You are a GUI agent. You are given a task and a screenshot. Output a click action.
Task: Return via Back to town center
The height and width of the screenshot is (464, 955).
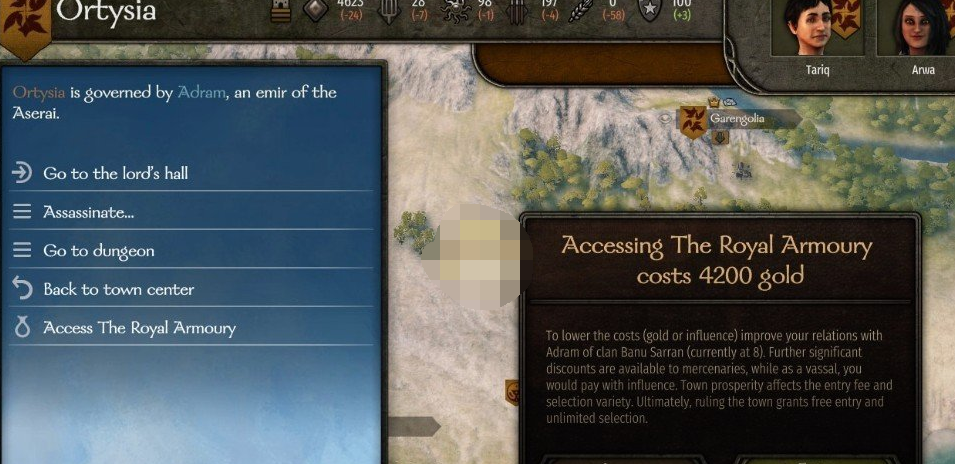118,290
